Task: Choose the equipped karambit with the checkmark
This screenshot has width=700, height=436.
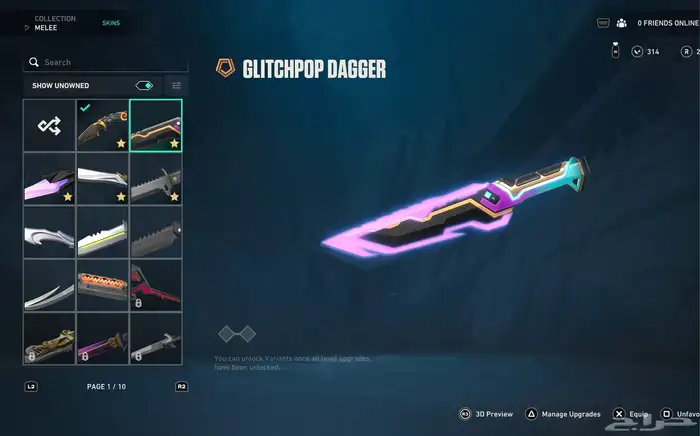Action: pos(102,126)
